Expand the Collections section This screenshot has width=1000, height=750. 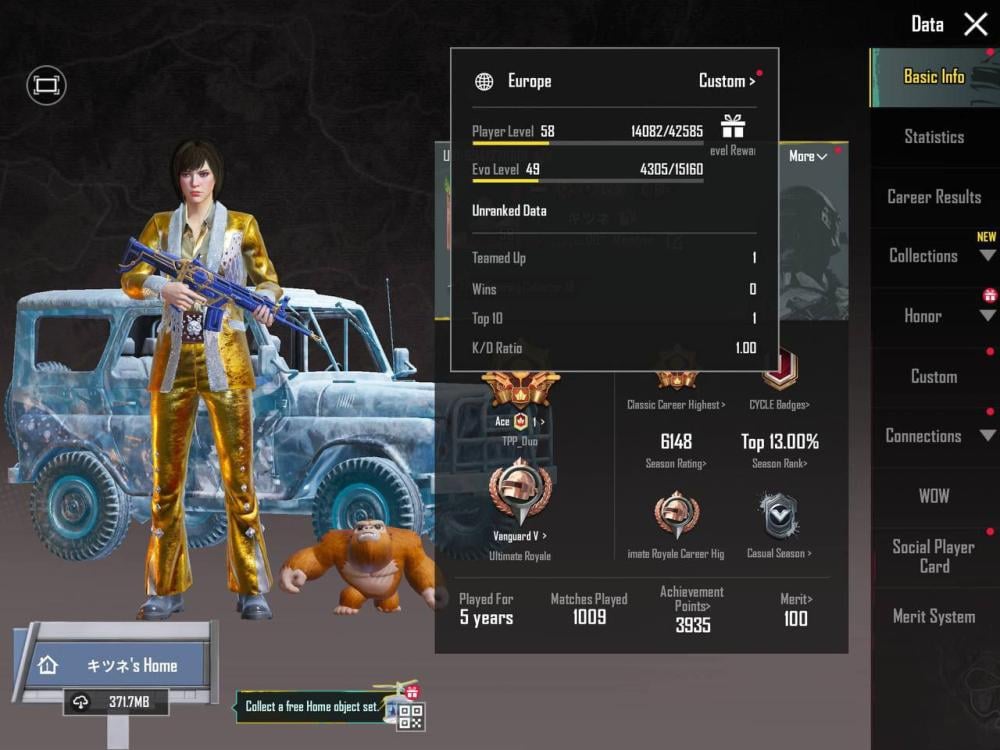click(x=934, y=256)
